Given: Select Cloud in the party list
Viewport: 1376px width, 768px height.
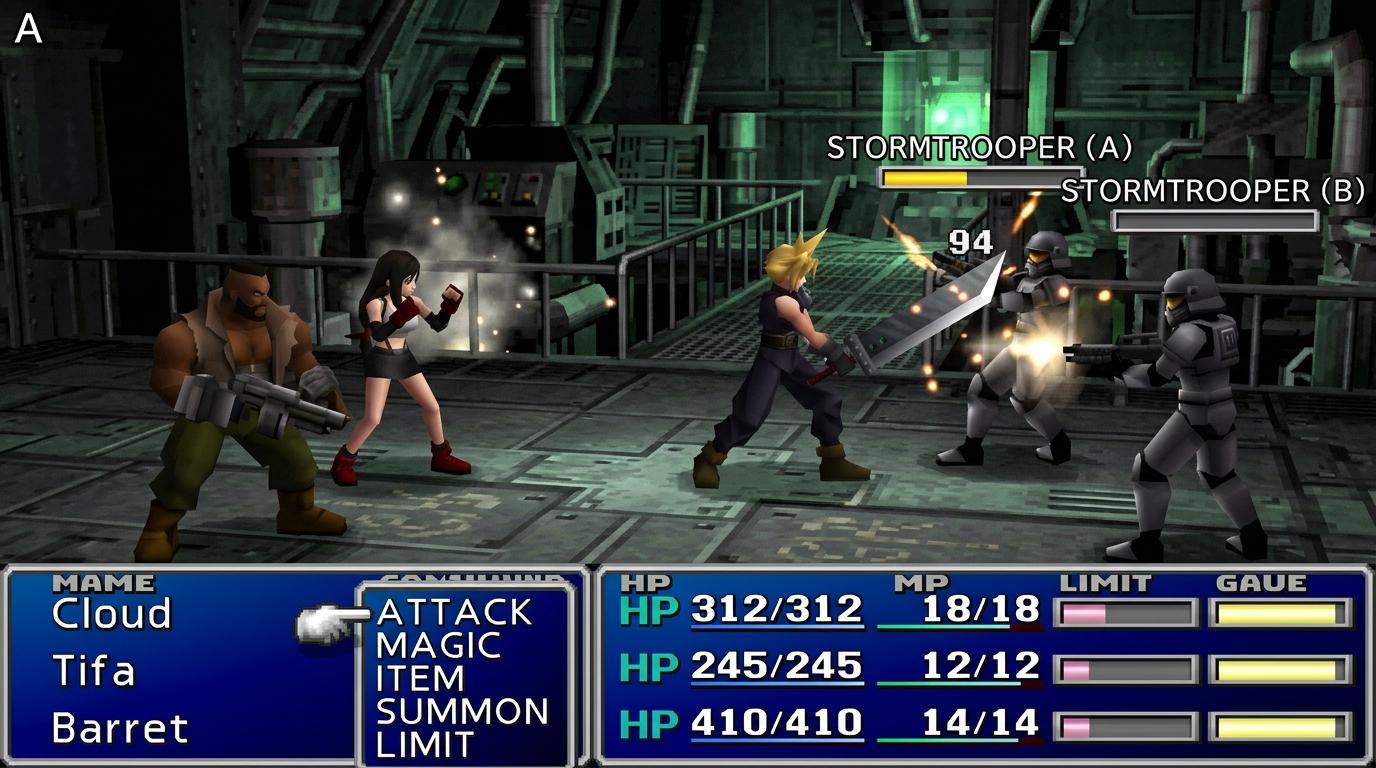Looking at the screenshot, I should click(x=111, y=613).
